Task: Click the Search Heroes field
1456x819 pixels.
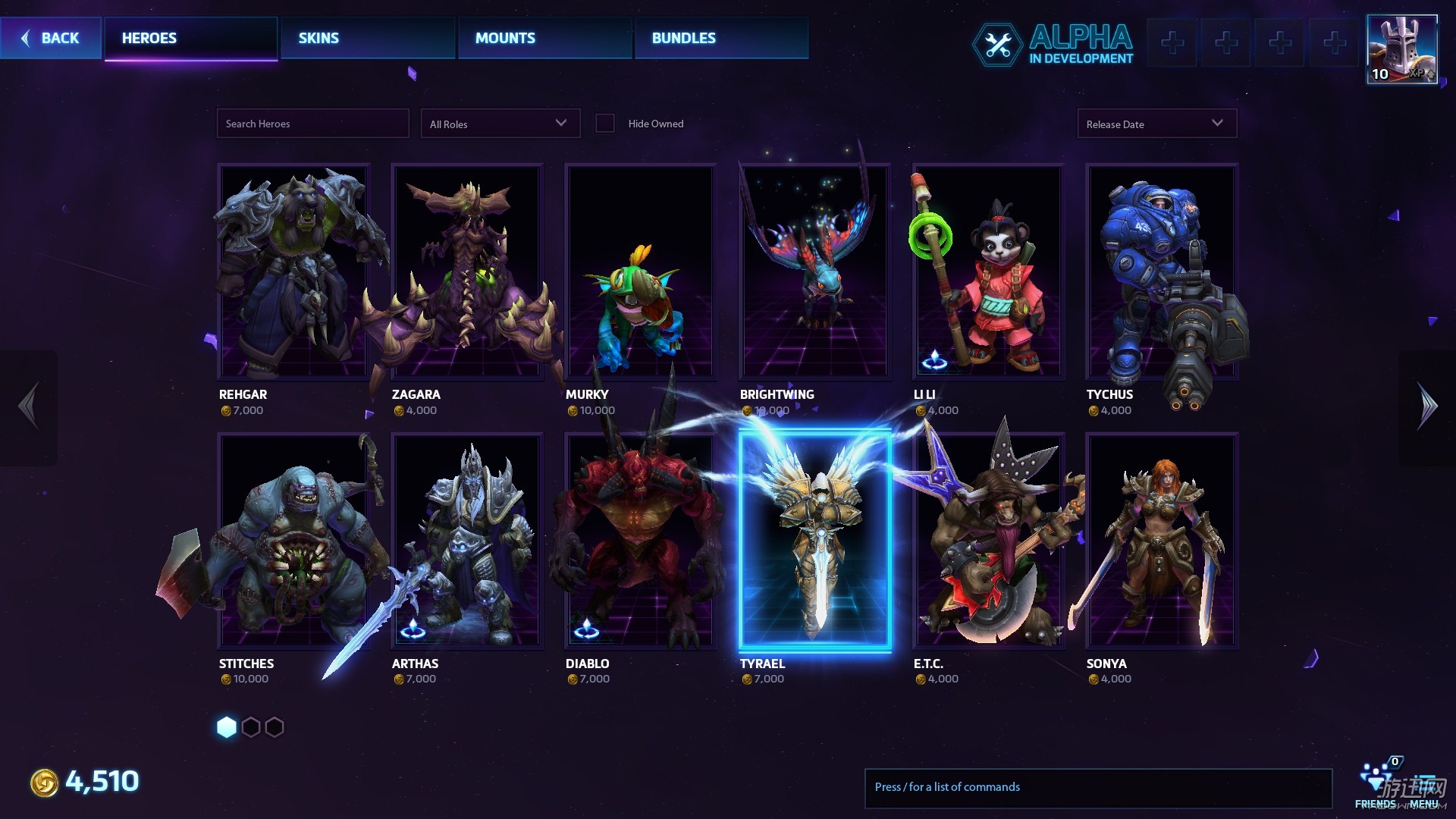Action: [x=312, y=124]
